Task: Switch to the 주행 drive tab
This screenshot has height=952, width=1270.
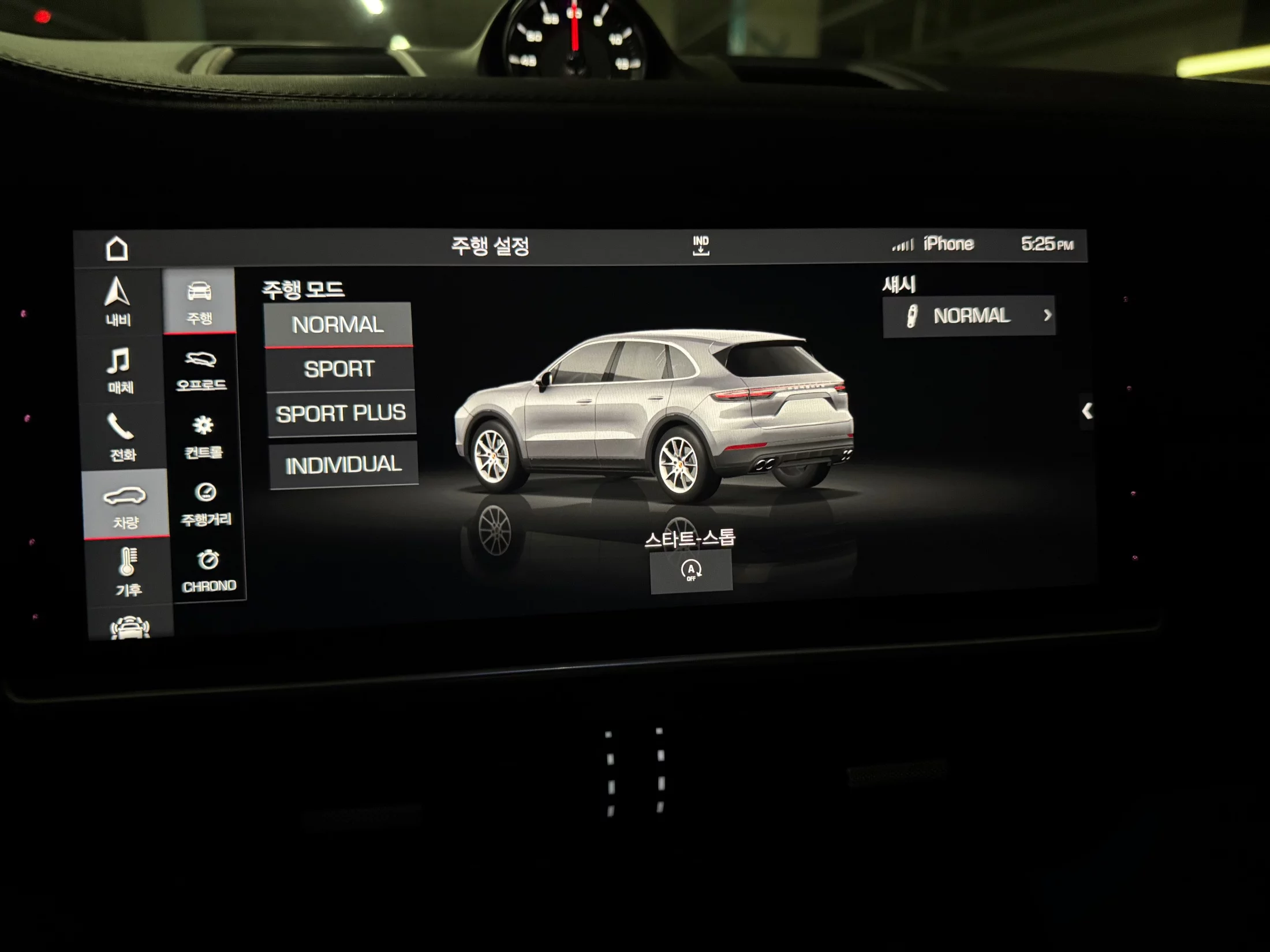Action: point(199,301)
